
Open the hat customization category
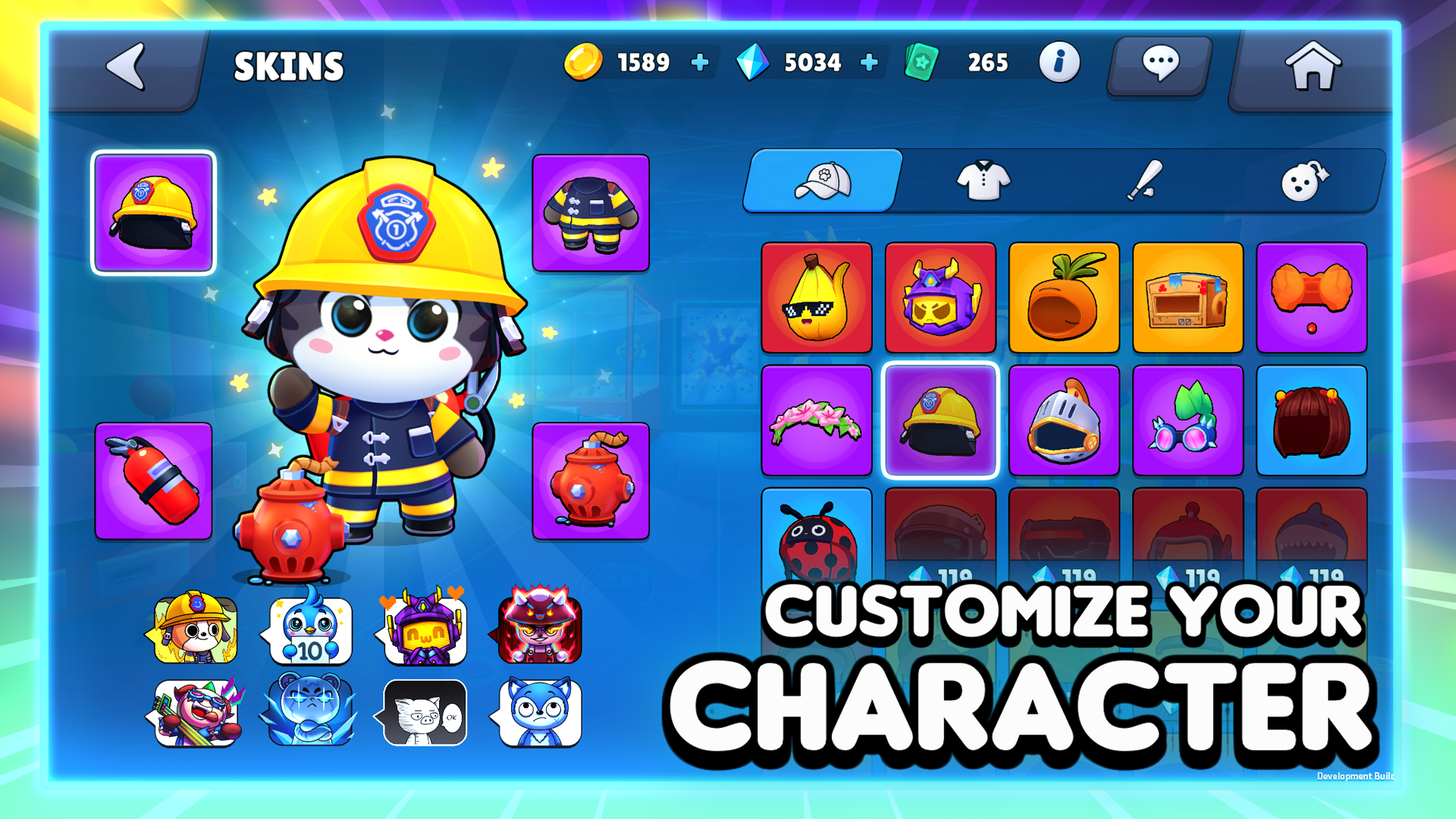[x=823, y=180]
